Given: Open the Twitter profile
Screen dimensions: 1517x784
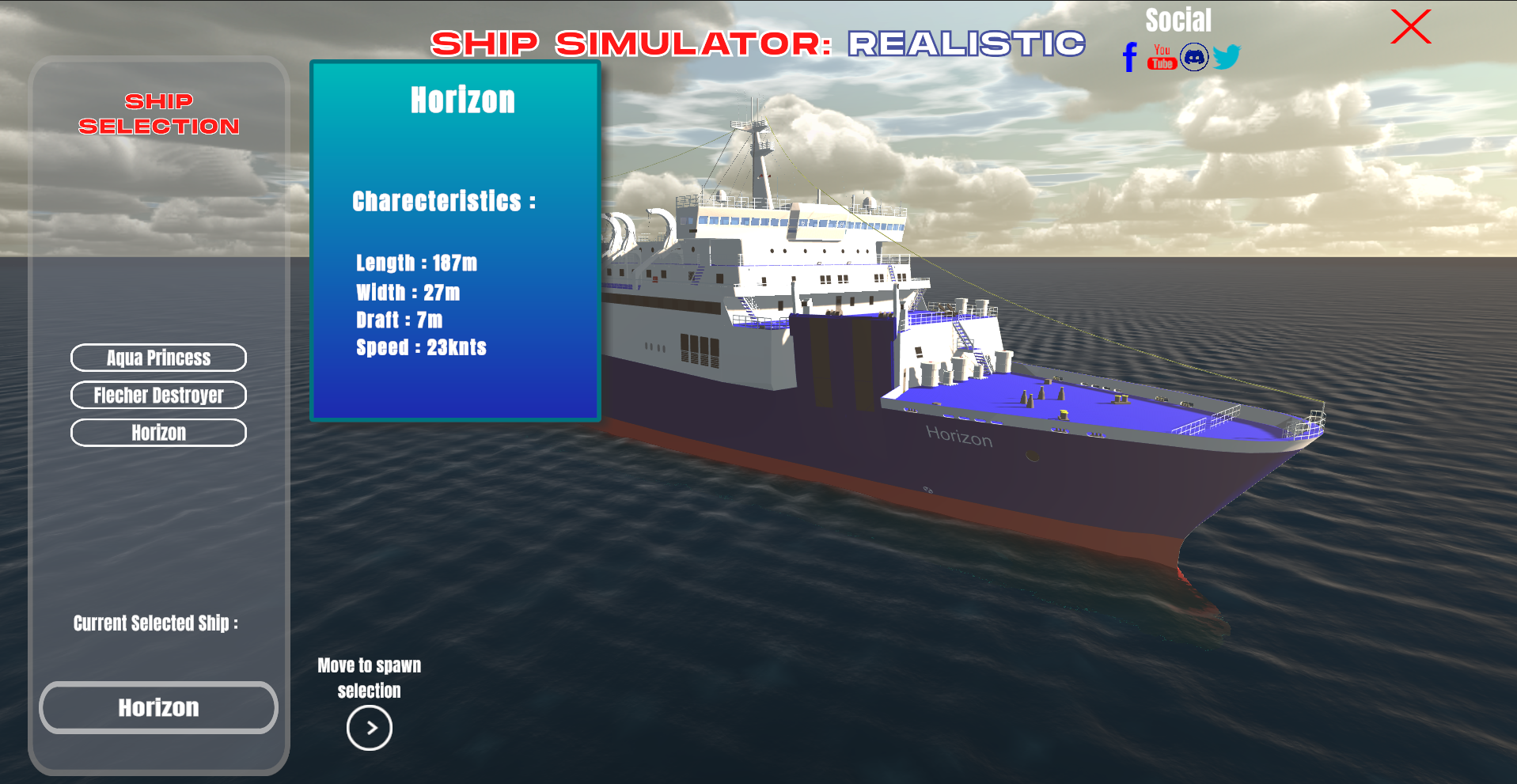Looking at the screenshot, I should (x=1227, y=56).
